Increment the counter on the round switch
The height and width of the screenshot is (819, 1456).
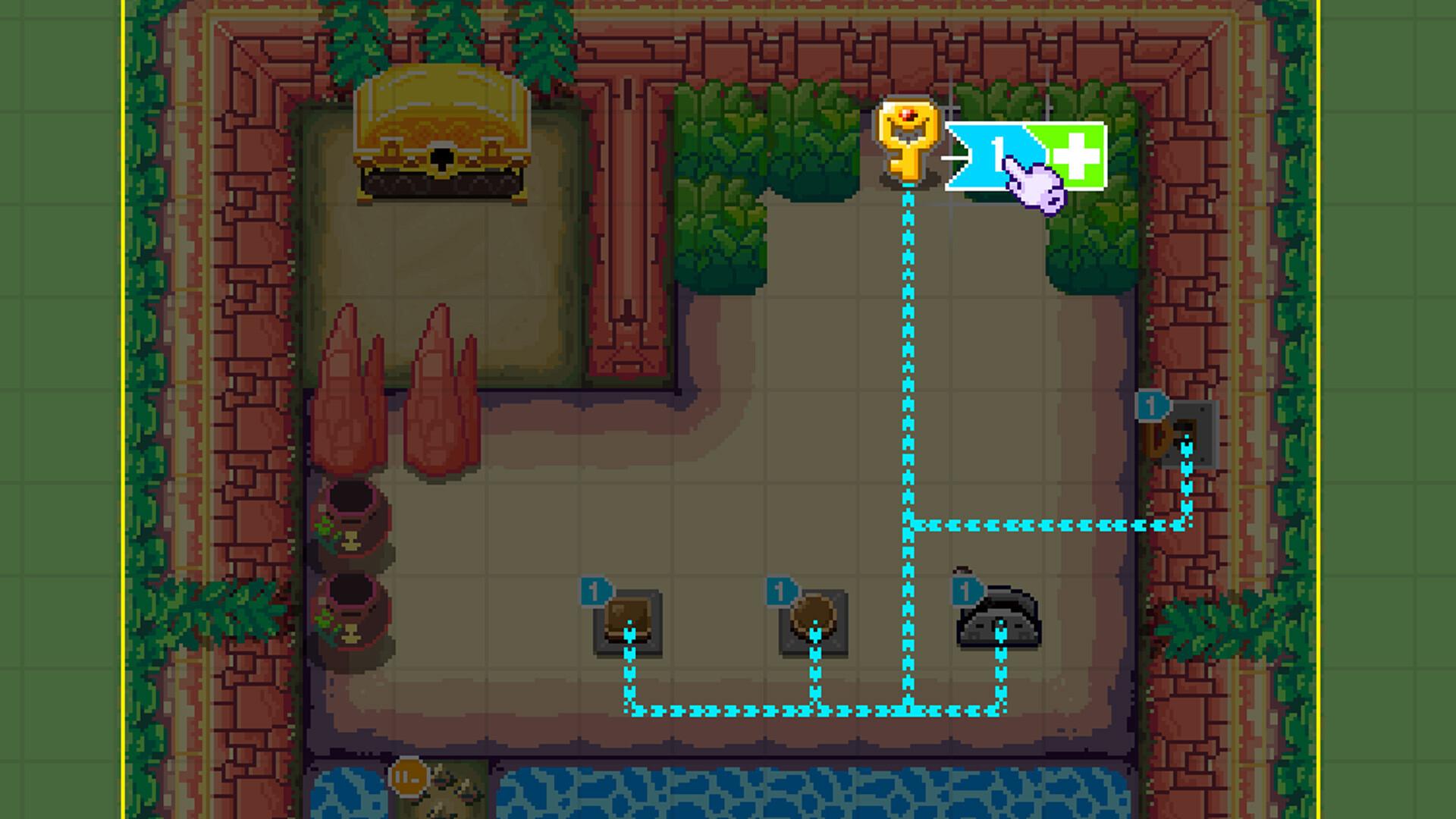coord(780,590)
